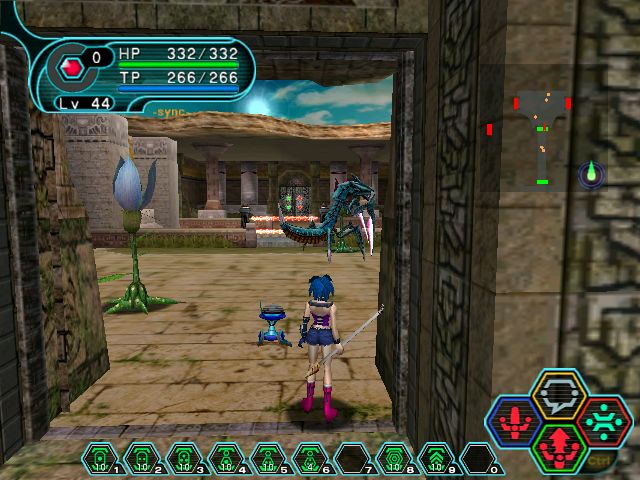Choose the technique in hotbar slot 4
The height and width of the screenshot is (480, 640).
click(227, 460)
